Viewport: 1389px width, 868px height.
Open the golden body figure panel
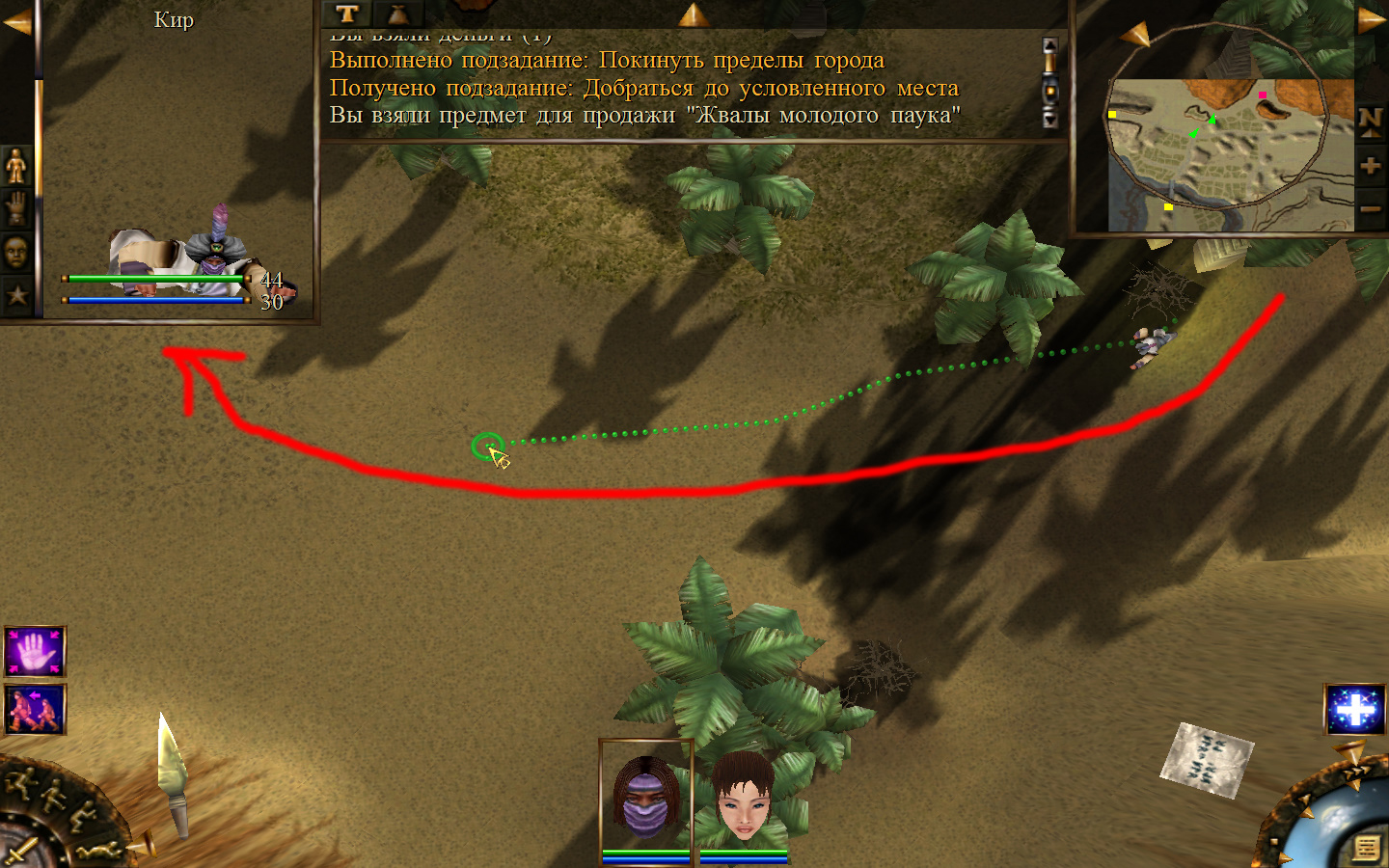pyautogui.click(x=16, y=167)
